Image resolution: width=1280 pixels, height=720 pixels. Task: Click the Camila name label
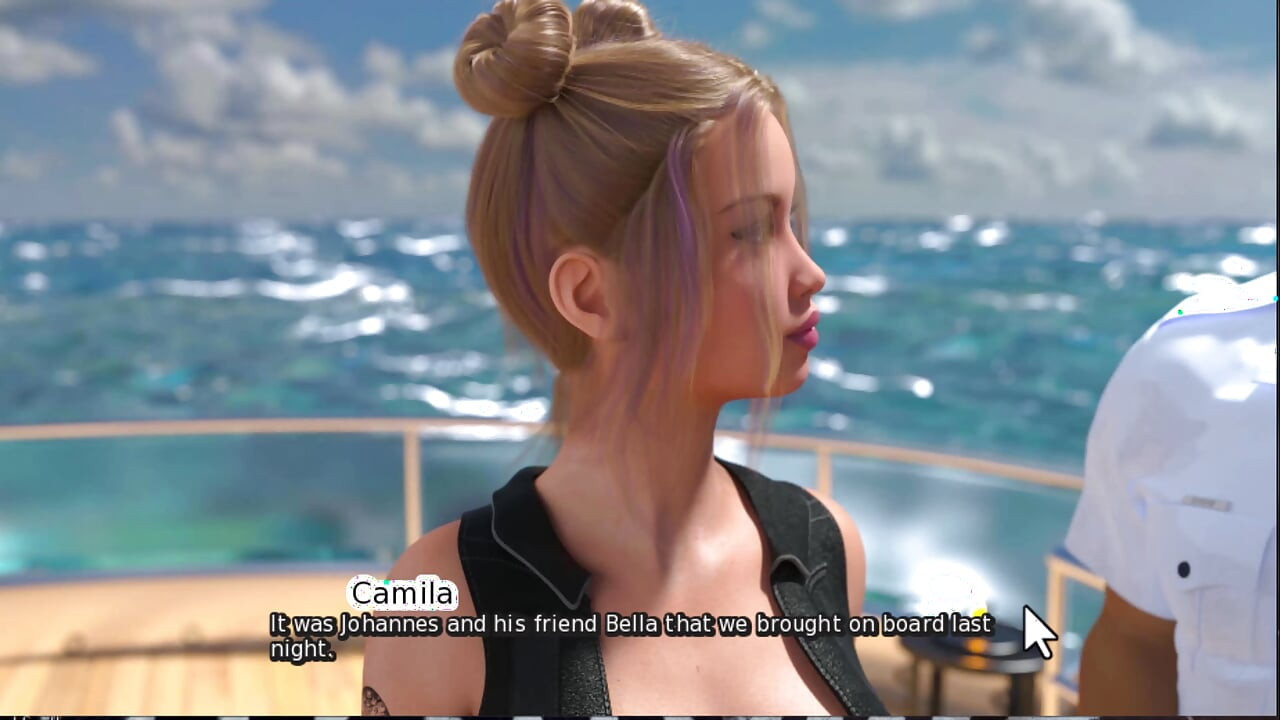402,594
